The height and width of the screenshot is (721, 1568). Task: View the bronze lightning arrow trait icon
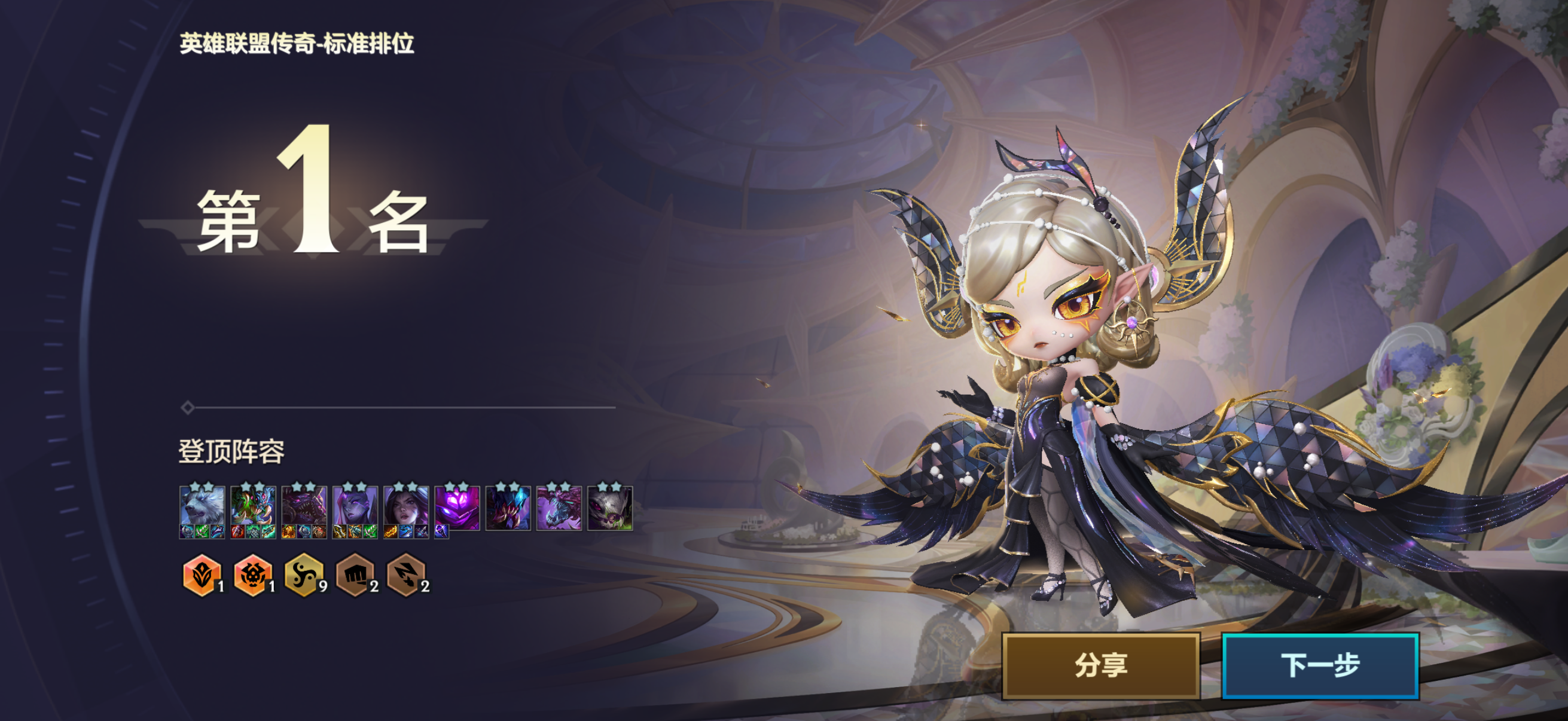click(x=405, y=574)
